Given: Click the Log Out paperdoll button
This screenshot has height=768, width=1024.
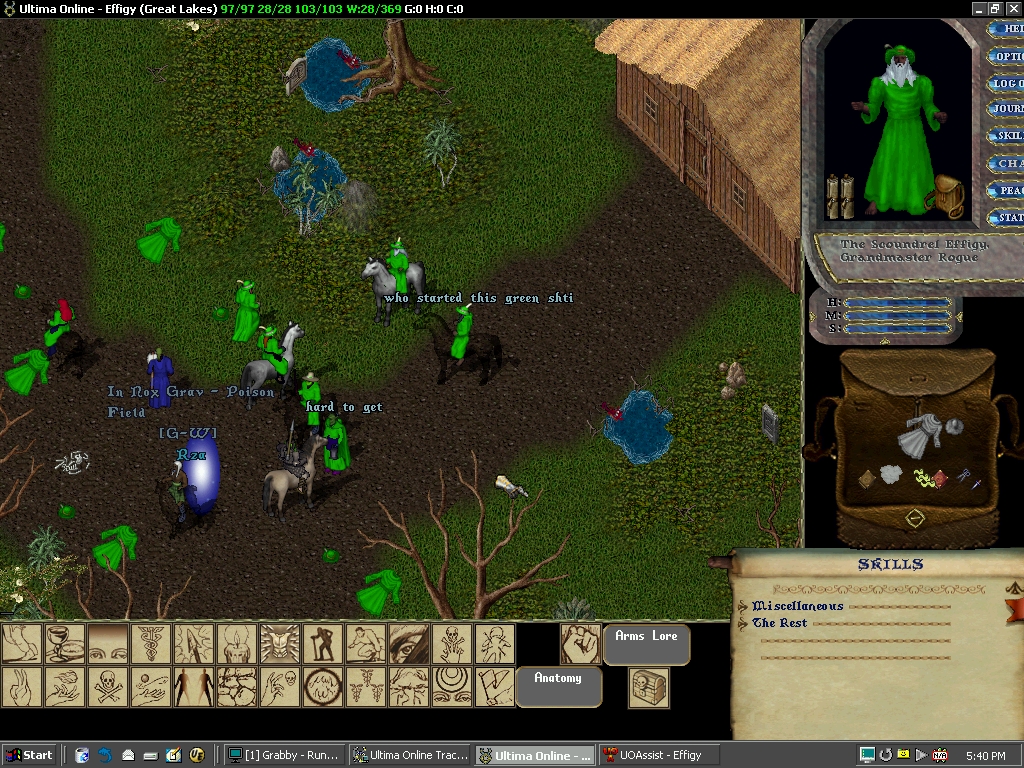Looking at the screenshot, I should tap(1006, 84).
